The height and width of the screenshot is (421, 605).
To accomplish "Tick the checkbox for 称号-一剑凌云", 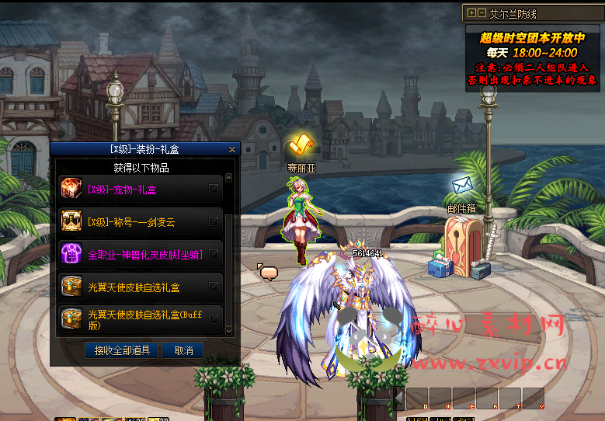I will tap(213, 221).
